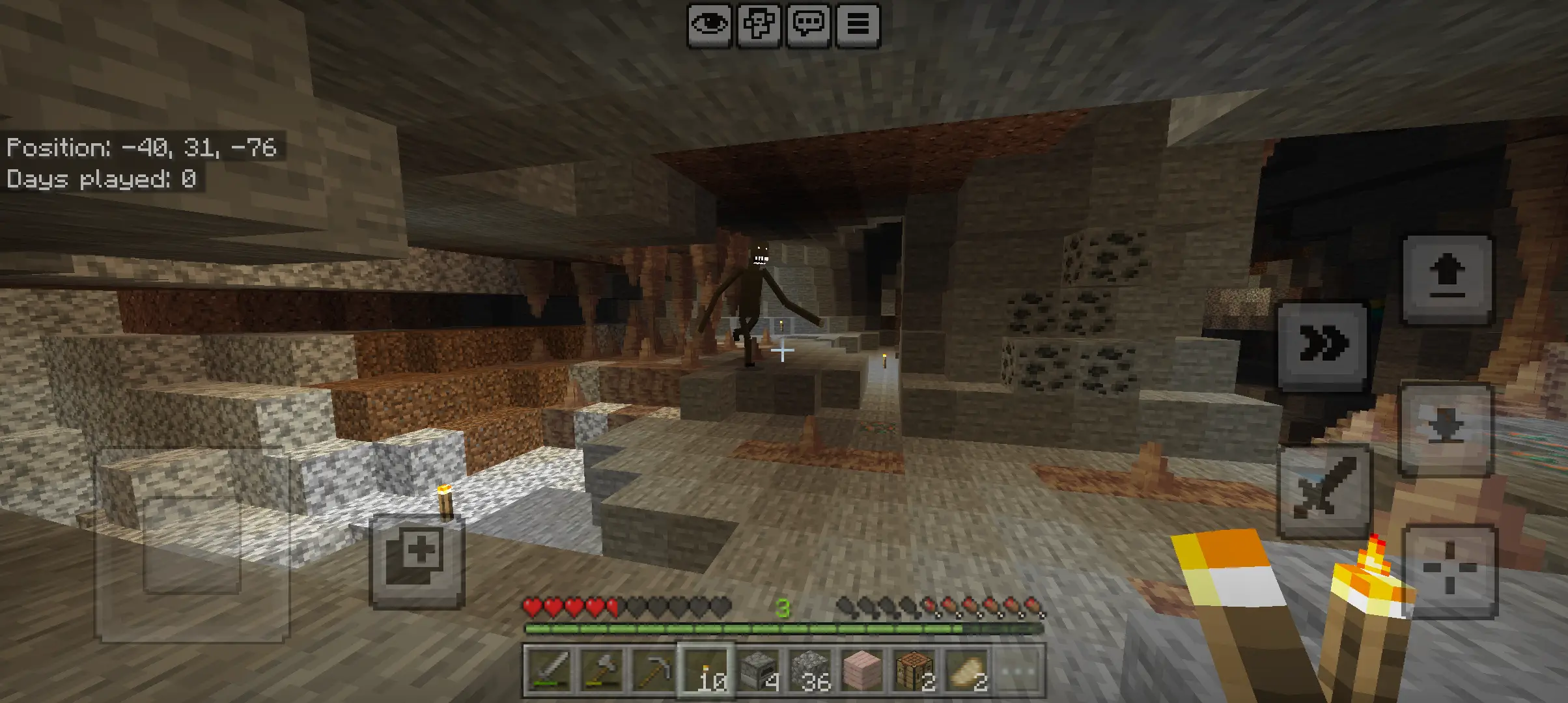Open the emote menu button
The width and height of the screenshot is (1568, 703).
[759, 25]
